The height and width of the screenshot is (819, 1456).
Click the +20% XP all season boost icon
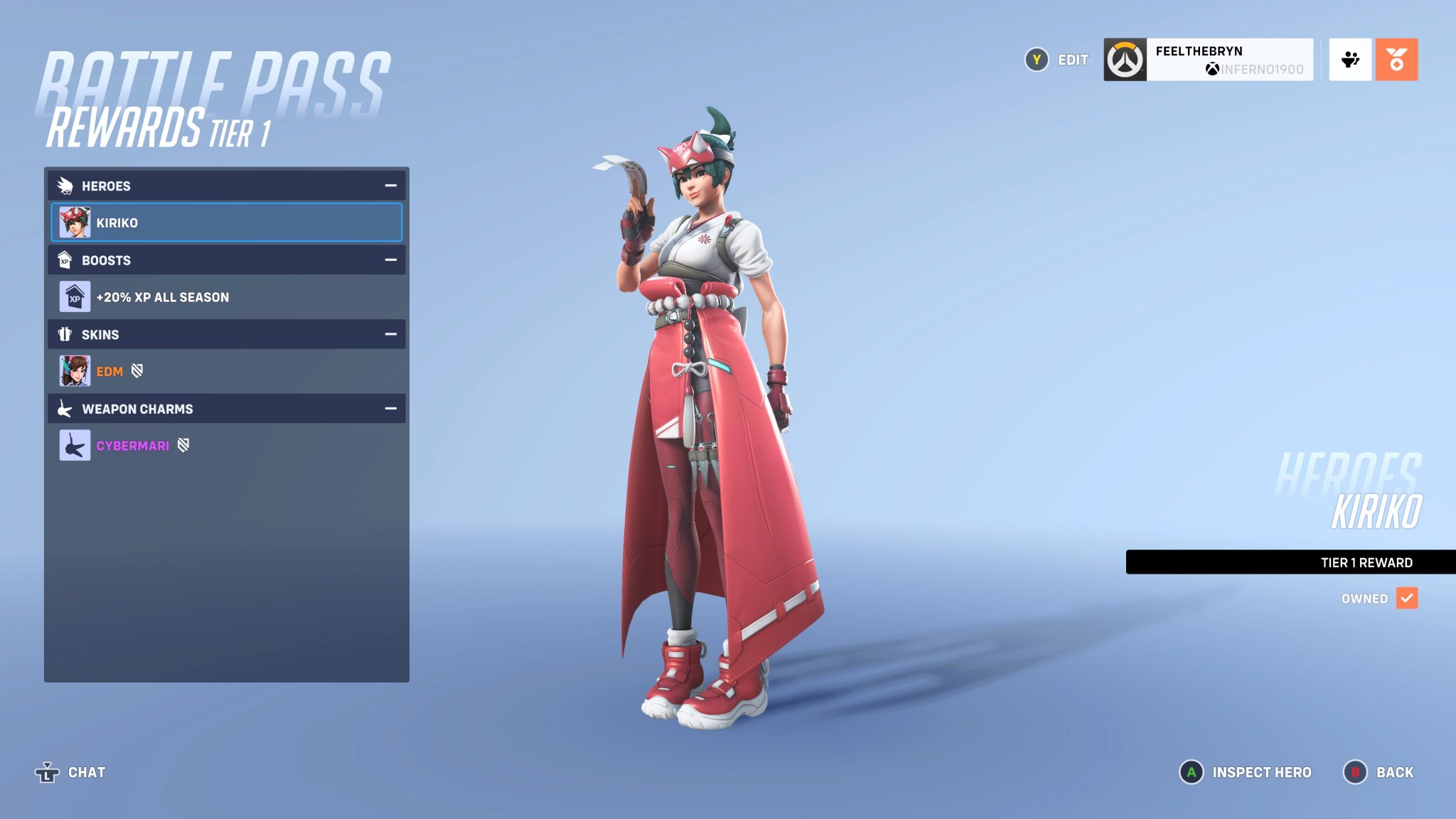[74, 296]
